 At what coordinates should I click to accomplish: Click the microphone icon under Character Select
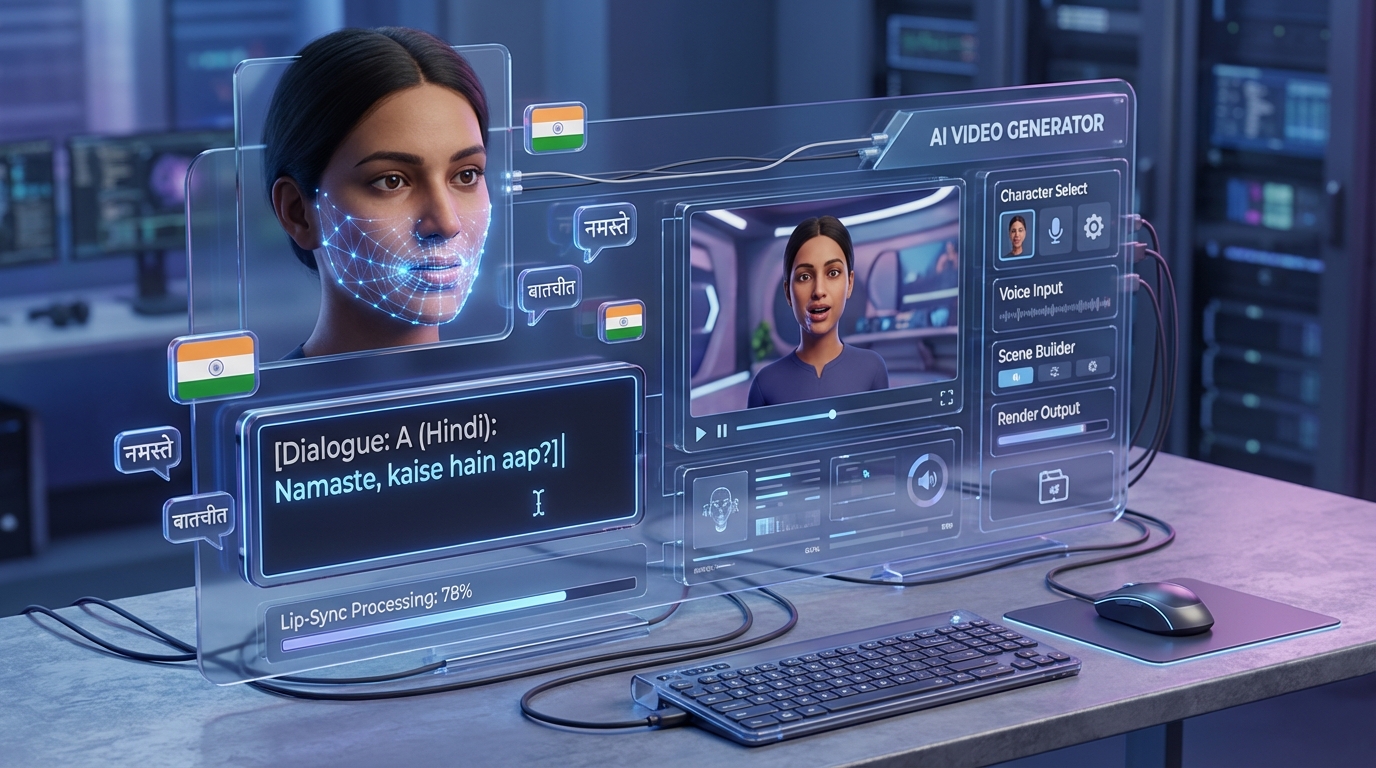coord(1054,229)
